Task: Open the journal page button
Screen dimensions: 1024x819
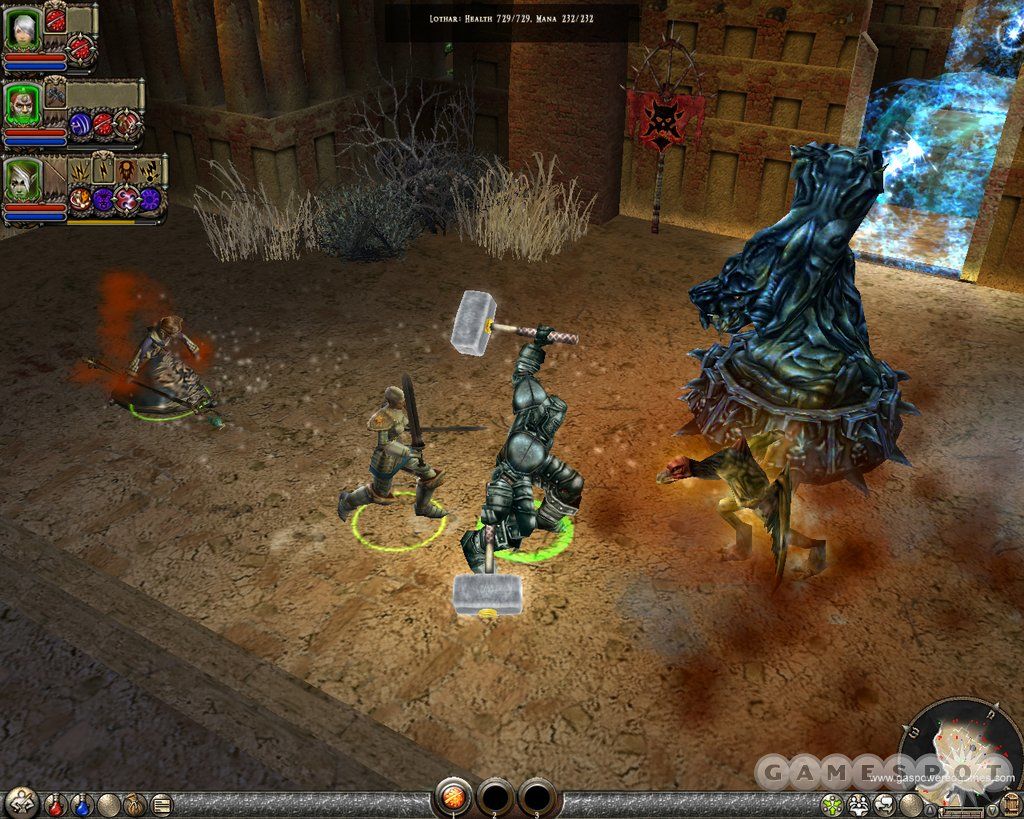Action: point(160,803)
